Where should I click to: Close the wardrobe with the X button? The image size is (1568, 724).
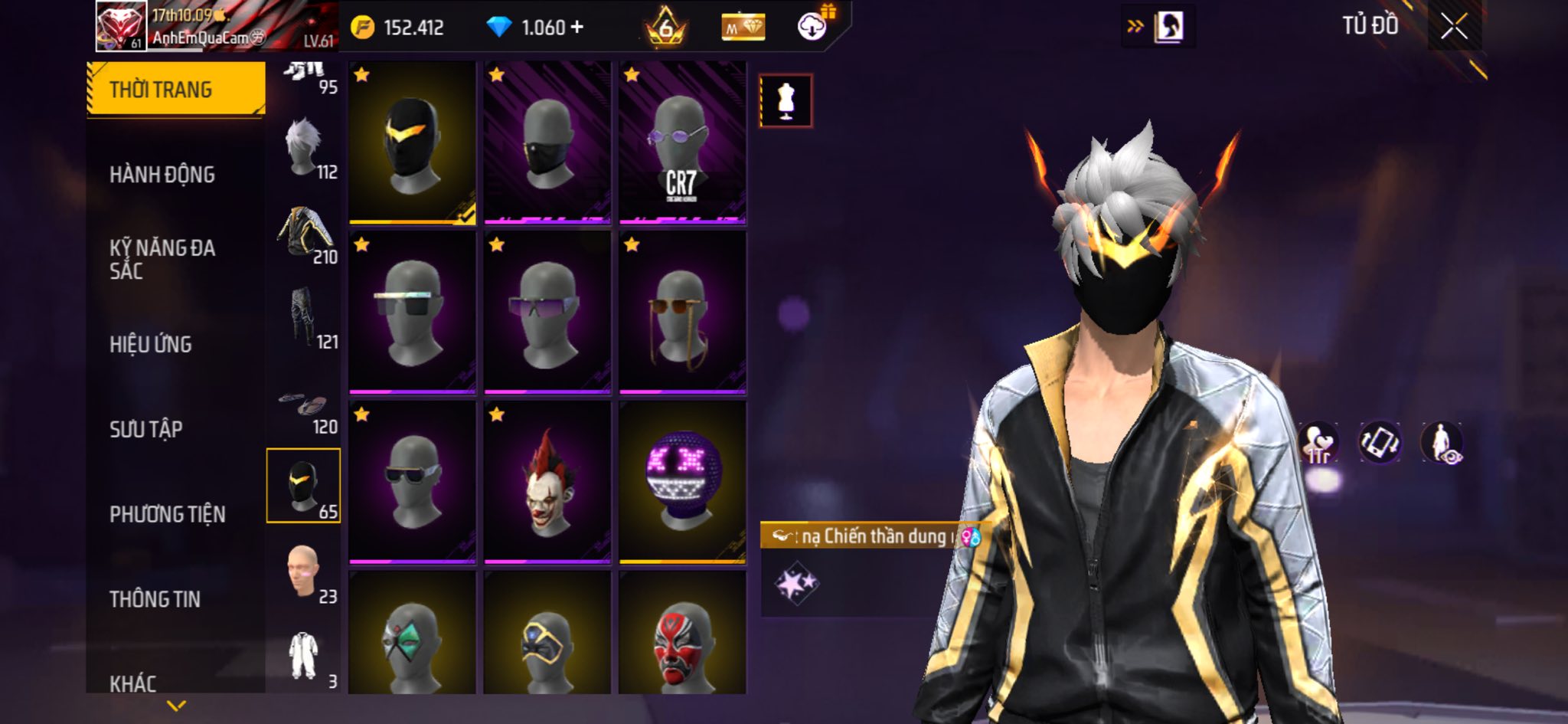[x=1454, y=27]
